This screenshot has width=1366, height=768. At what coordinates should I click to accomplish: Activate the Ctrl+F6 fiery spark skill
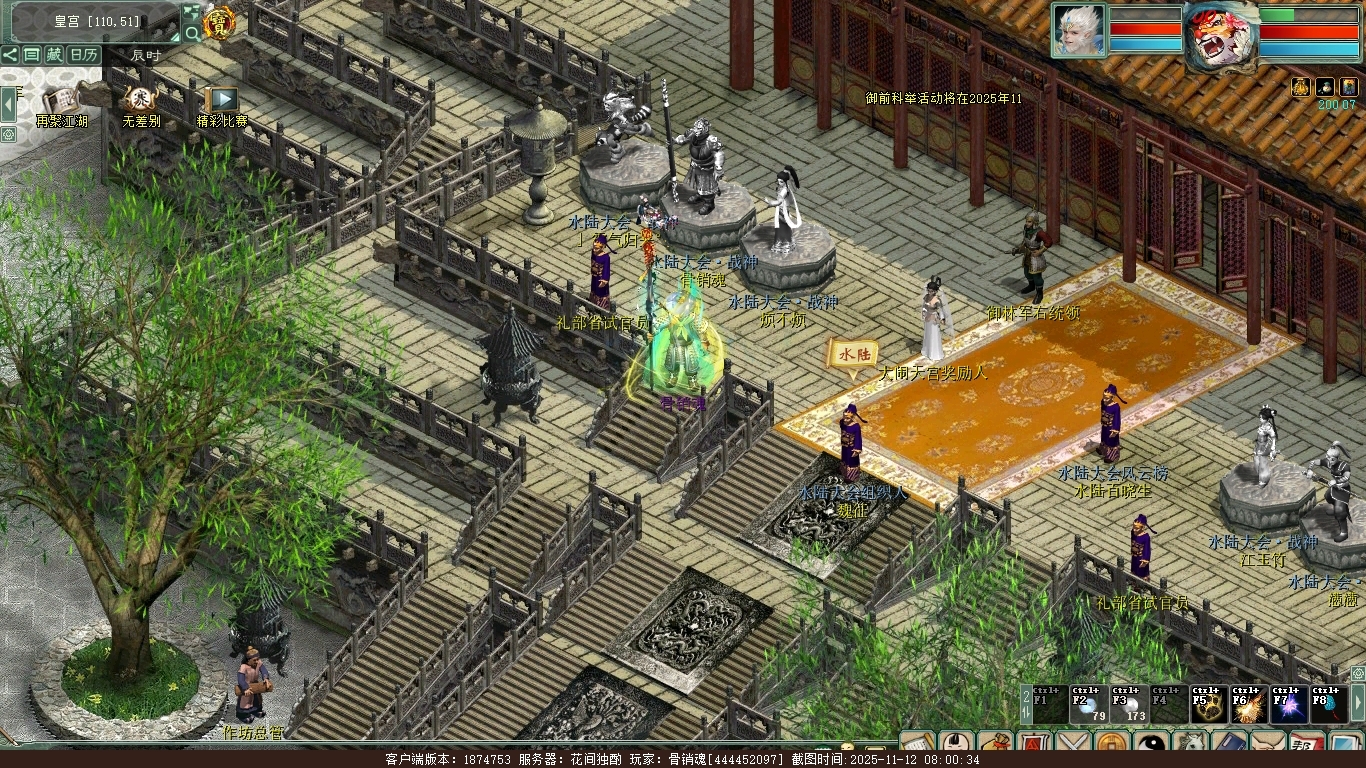1249,705
